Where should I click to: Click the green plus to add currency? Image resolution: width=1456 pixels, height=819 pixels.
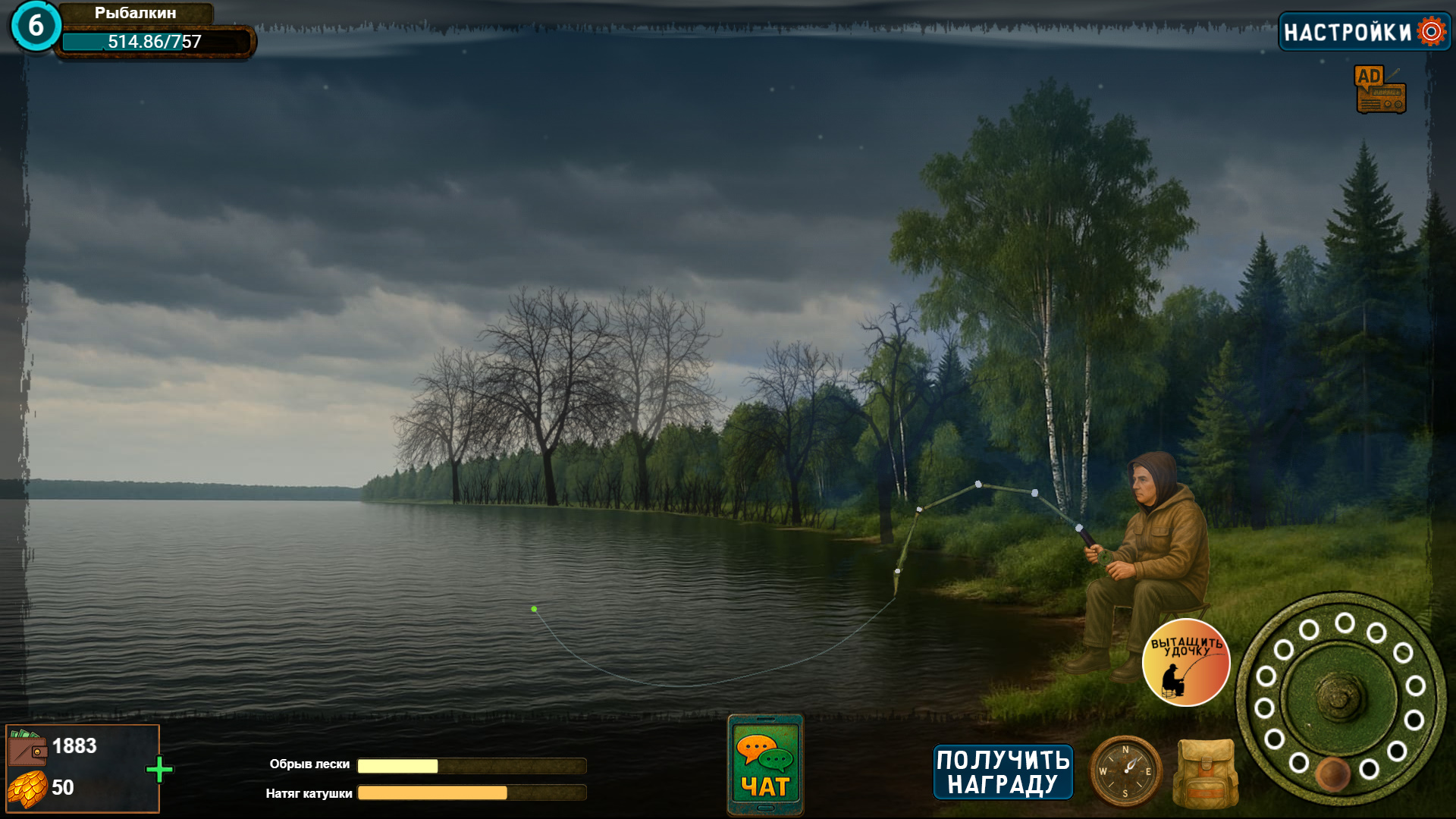tap(161, 768)
